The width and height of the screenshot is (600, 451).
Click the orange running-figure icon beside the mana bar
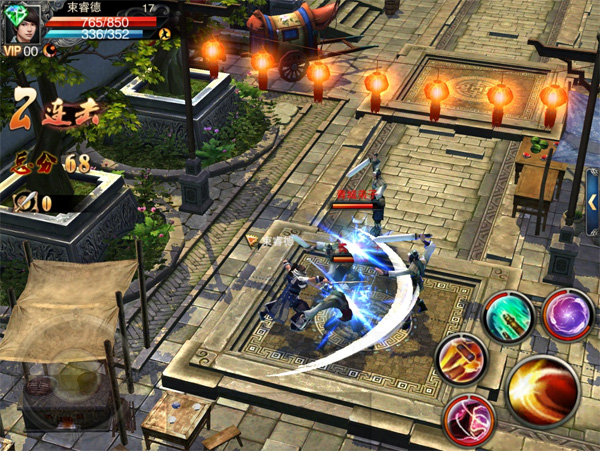click(x=165, y=33)
